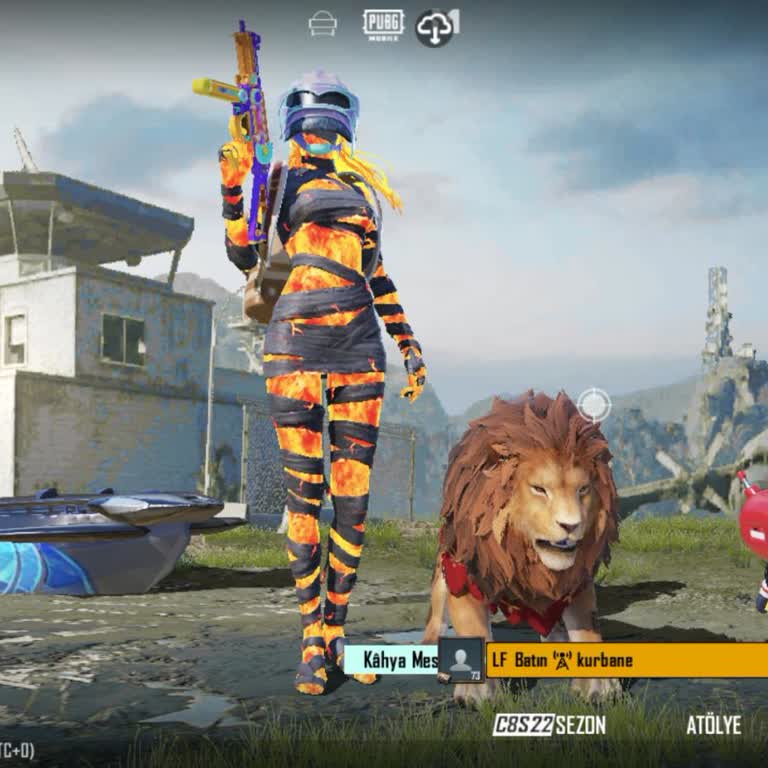This screenshot has width=768, height=768.
Task: Select the Kâhya Mes companion label
Action: 391,659
